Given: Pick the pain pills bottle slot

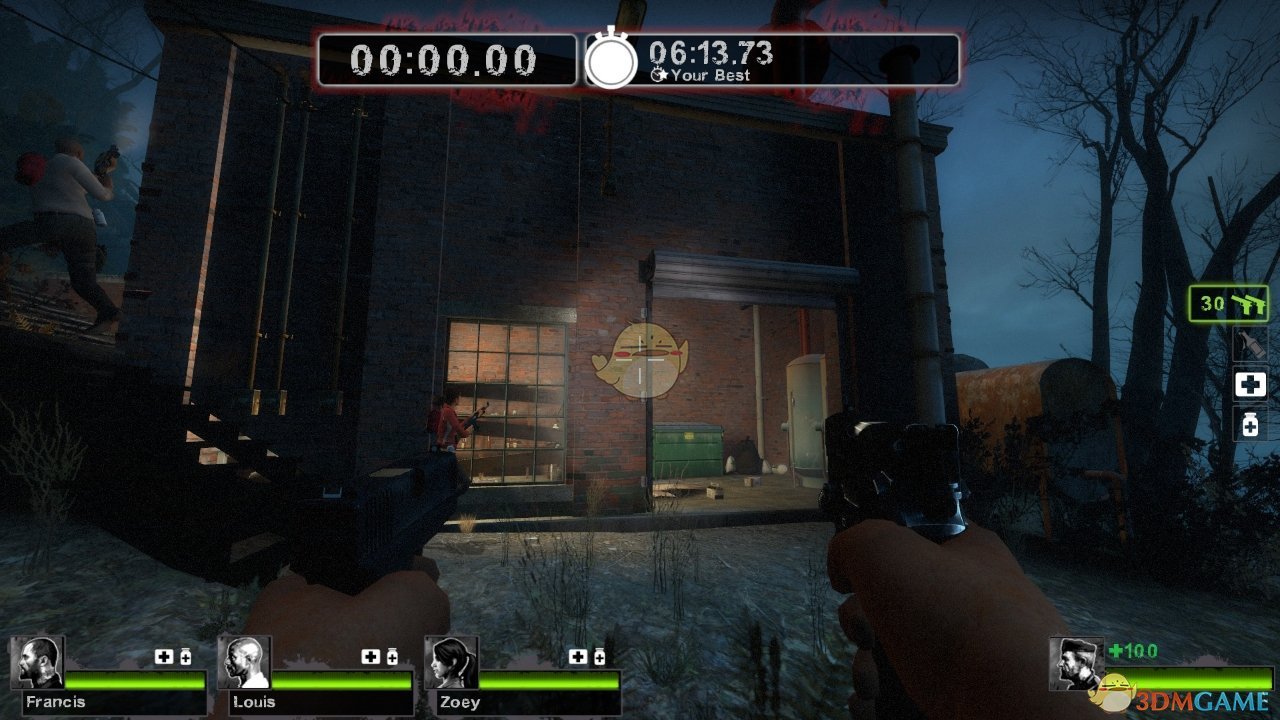Looking at the screenshot, I should 1250,424.
